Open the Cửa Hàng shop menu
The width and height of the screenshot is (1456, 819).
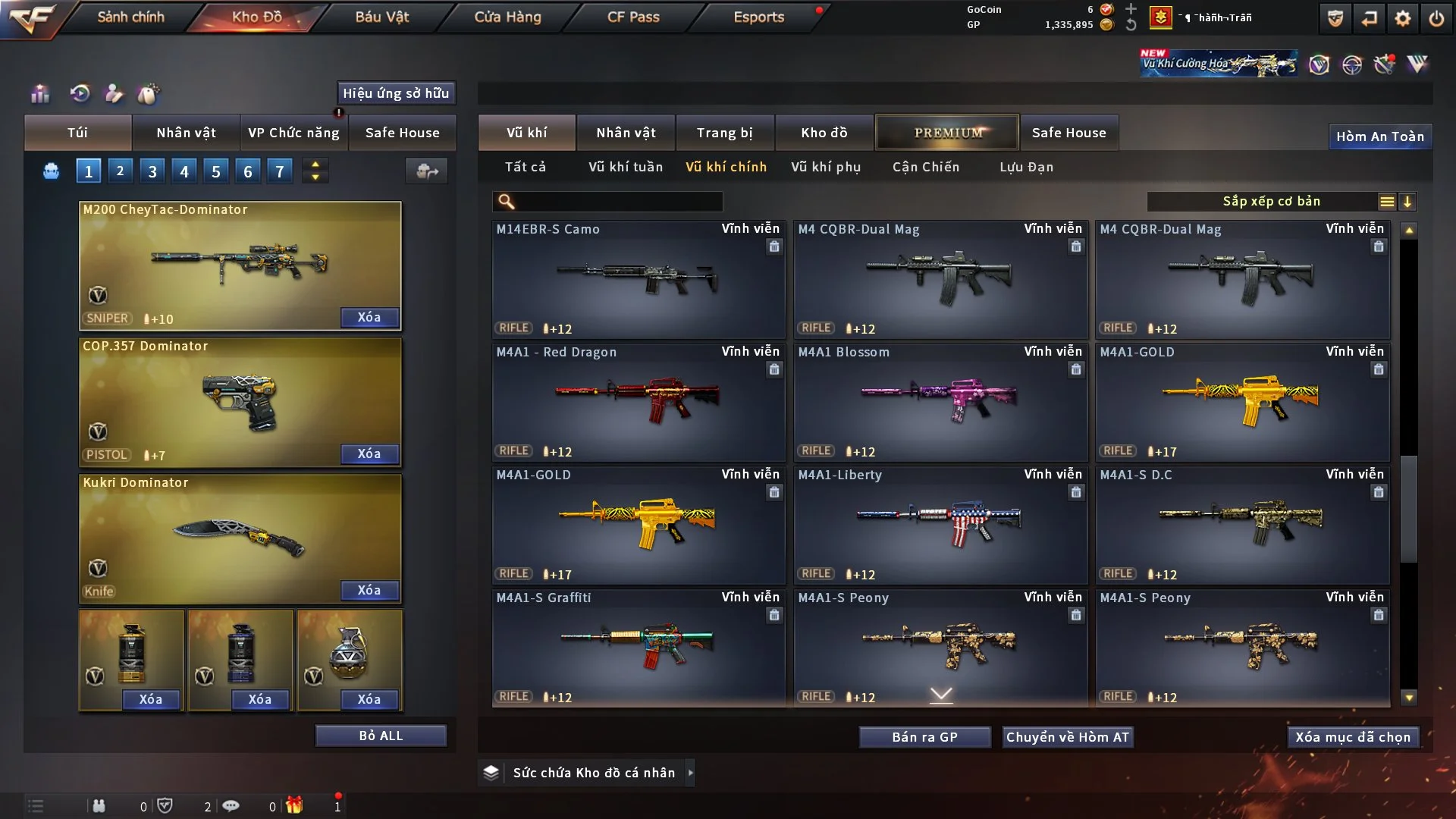(507, 17)
